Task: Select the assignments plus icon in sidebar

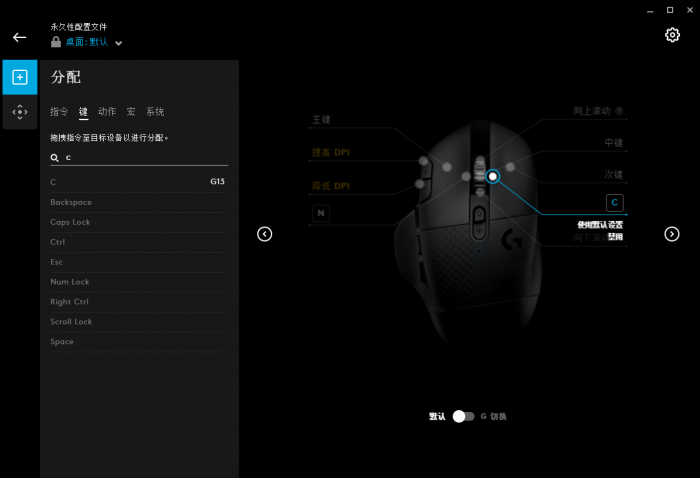Action: pyautogui.click(x=19, y=77)
